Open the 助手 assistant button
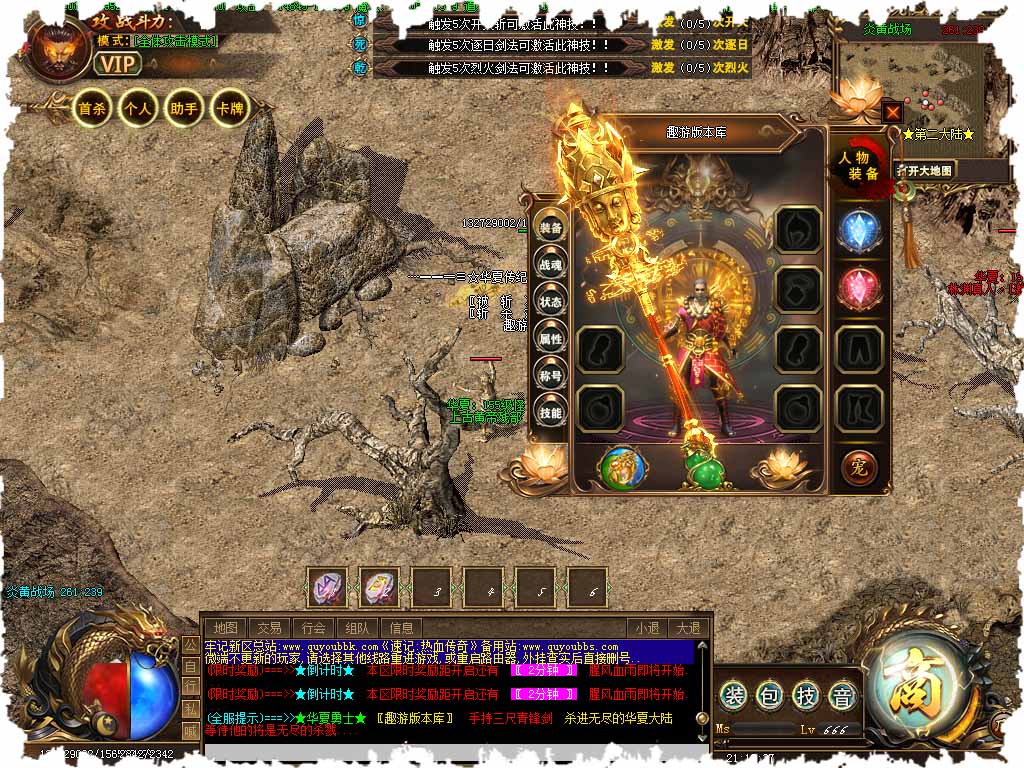This screenshot has width=1024, height=768. (183, 109)
